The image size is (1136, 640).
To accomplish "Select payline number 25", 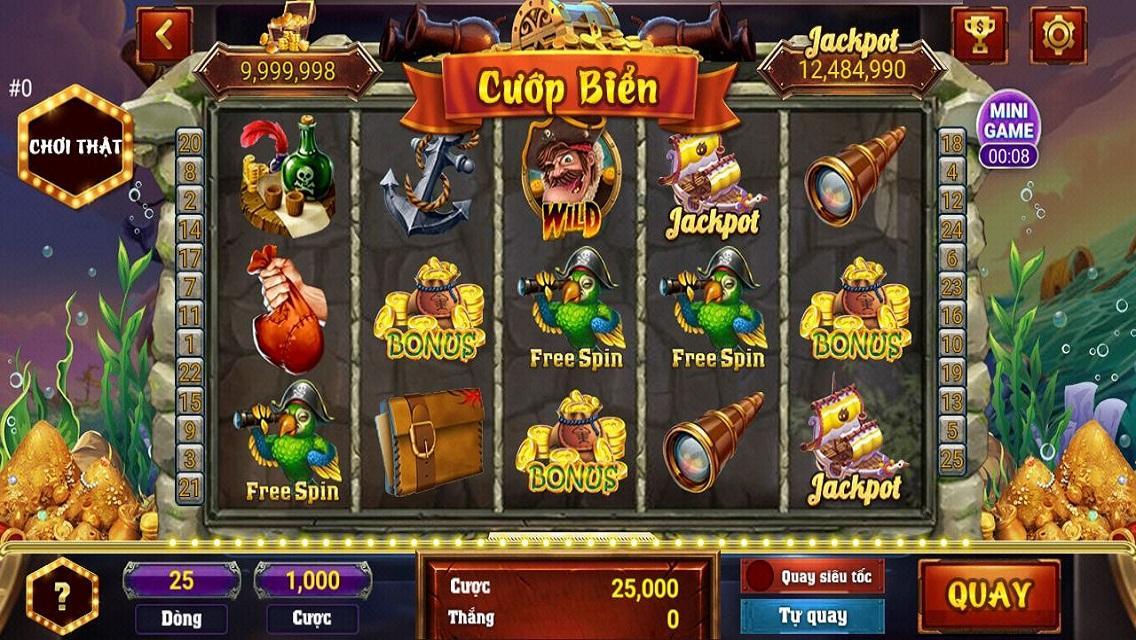I will 952,459.
